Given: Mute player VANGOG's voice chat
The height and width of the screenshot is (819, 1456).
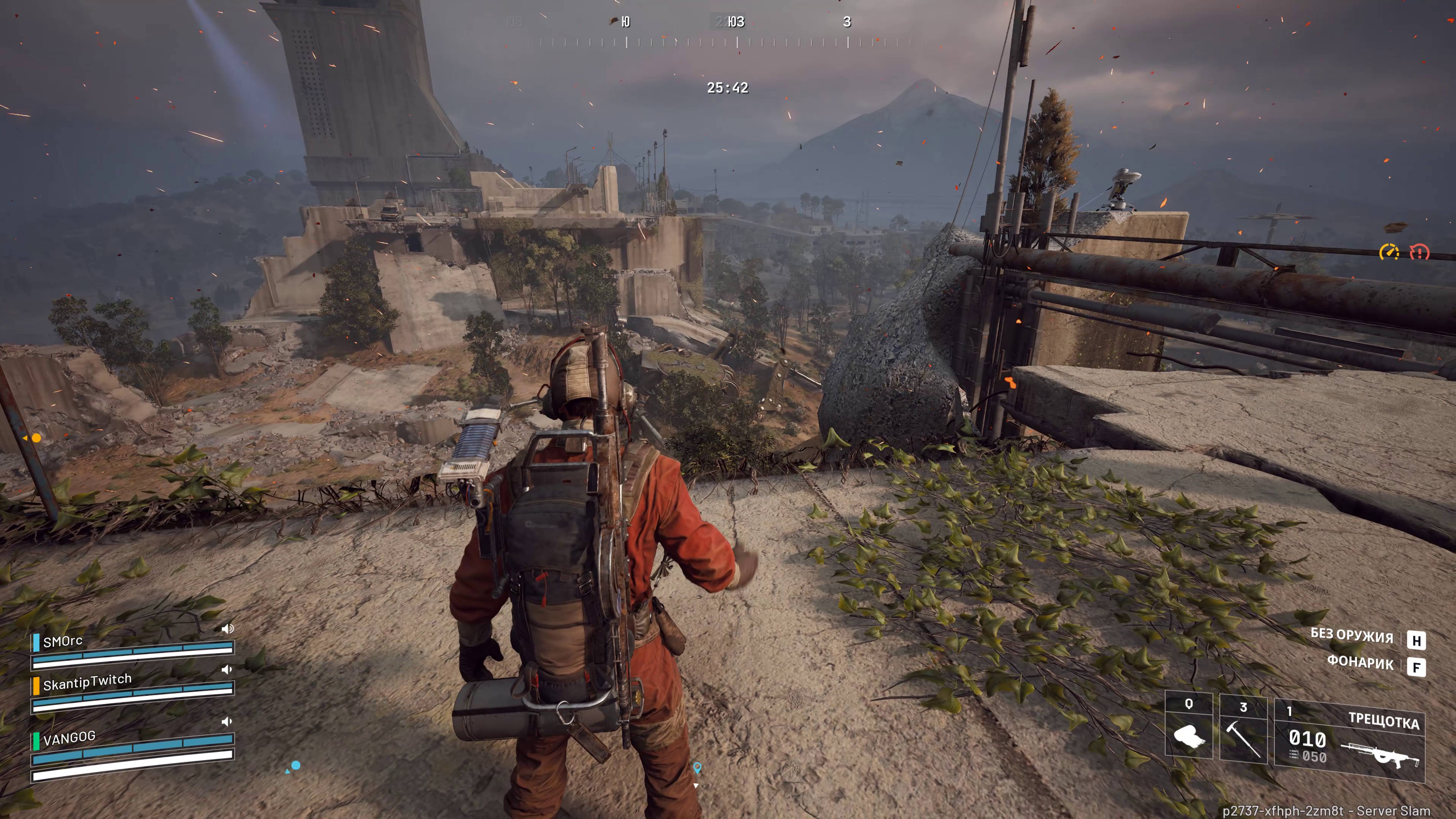Looking at the screenshot, I should [227, 721].
